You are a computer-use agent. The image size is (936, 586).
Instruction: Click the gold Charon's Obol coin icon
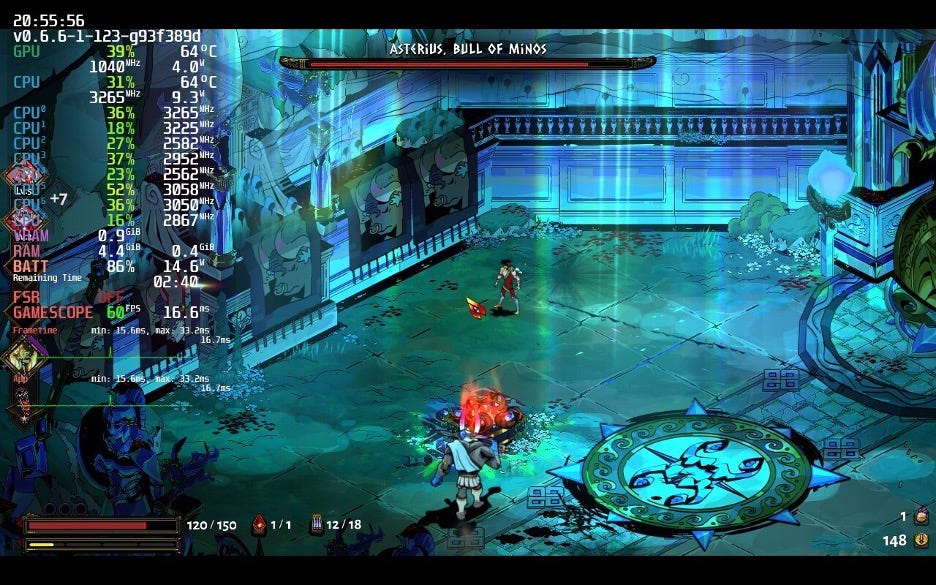pyautogui.click(x=920, y=541)
